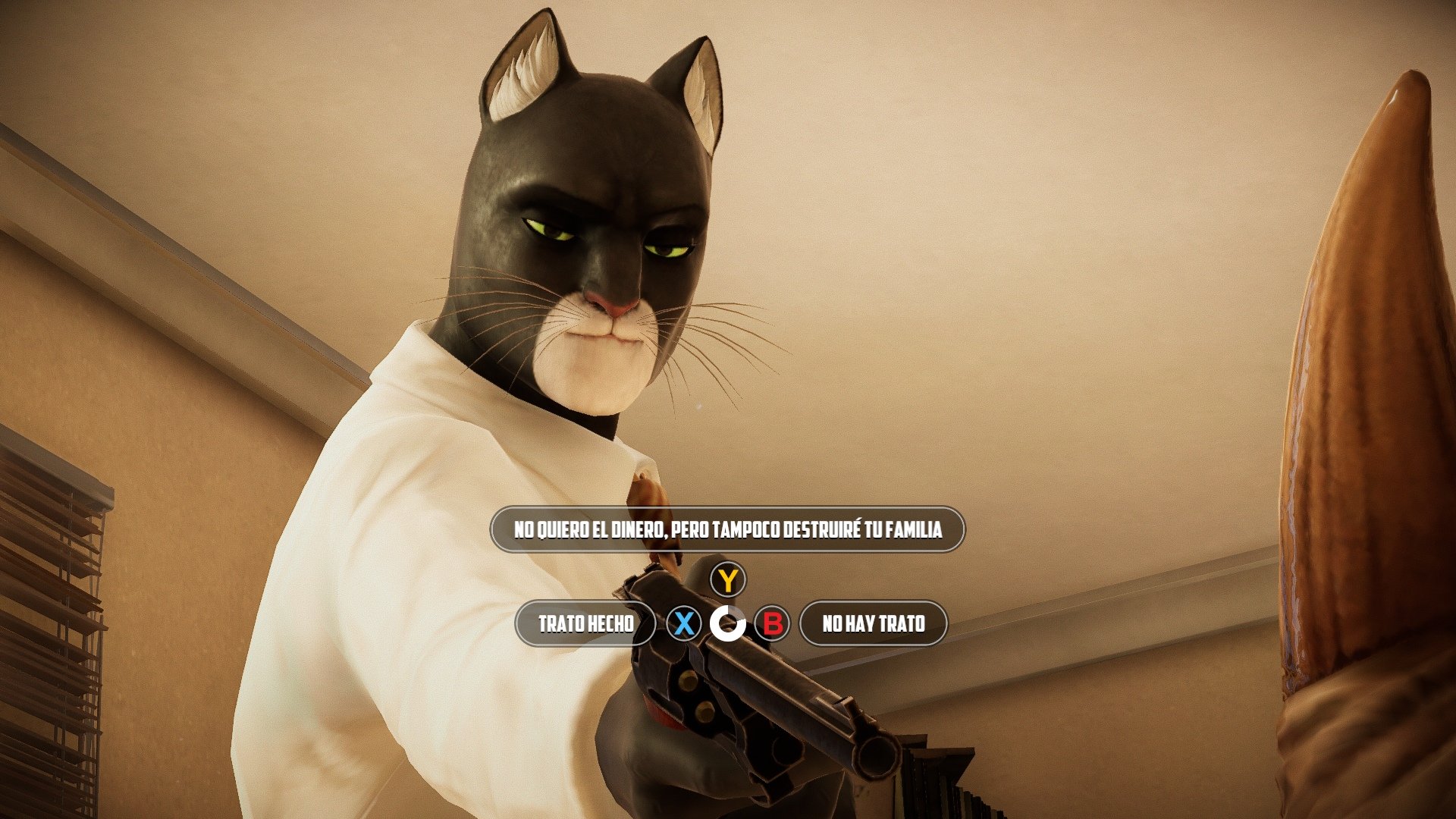Click the center of the dialogue wheel
1456x819 pixels.
point(729,624)
